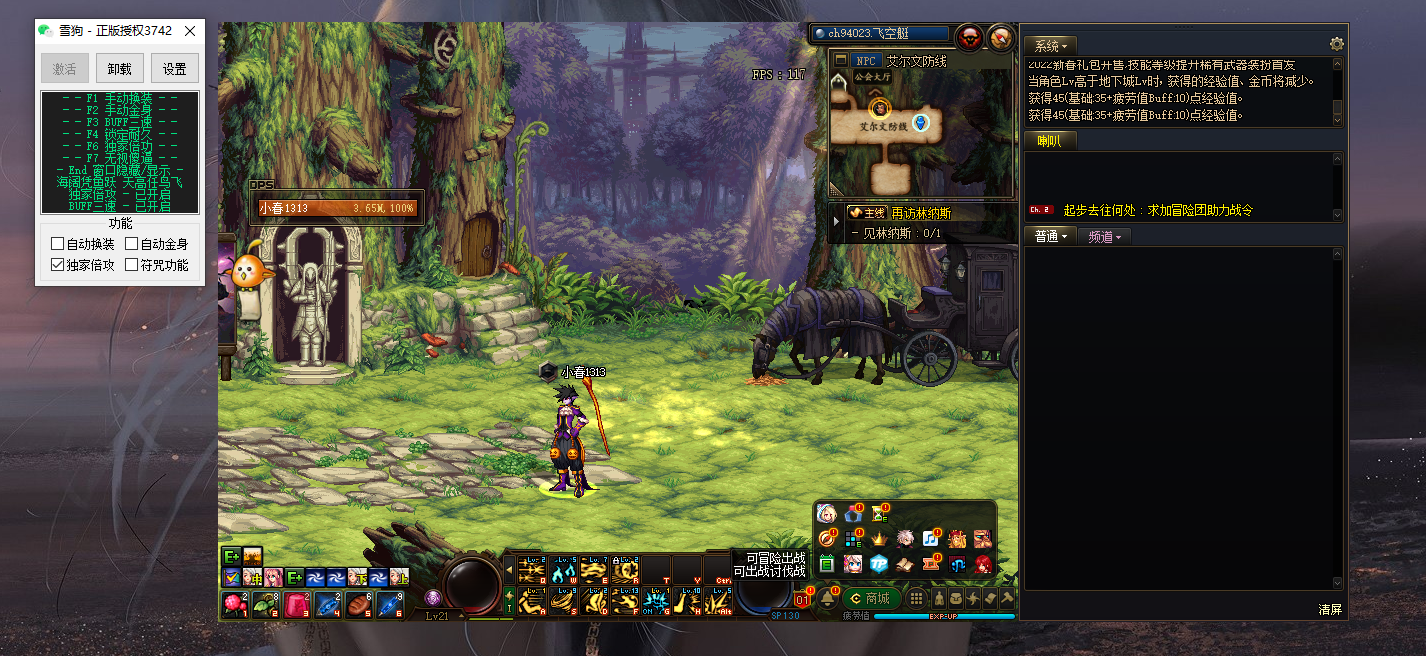Screen dimensions: 1426x656
Task: Open the compass icon beside the channel bar
Action: [x=1000, y=38]
